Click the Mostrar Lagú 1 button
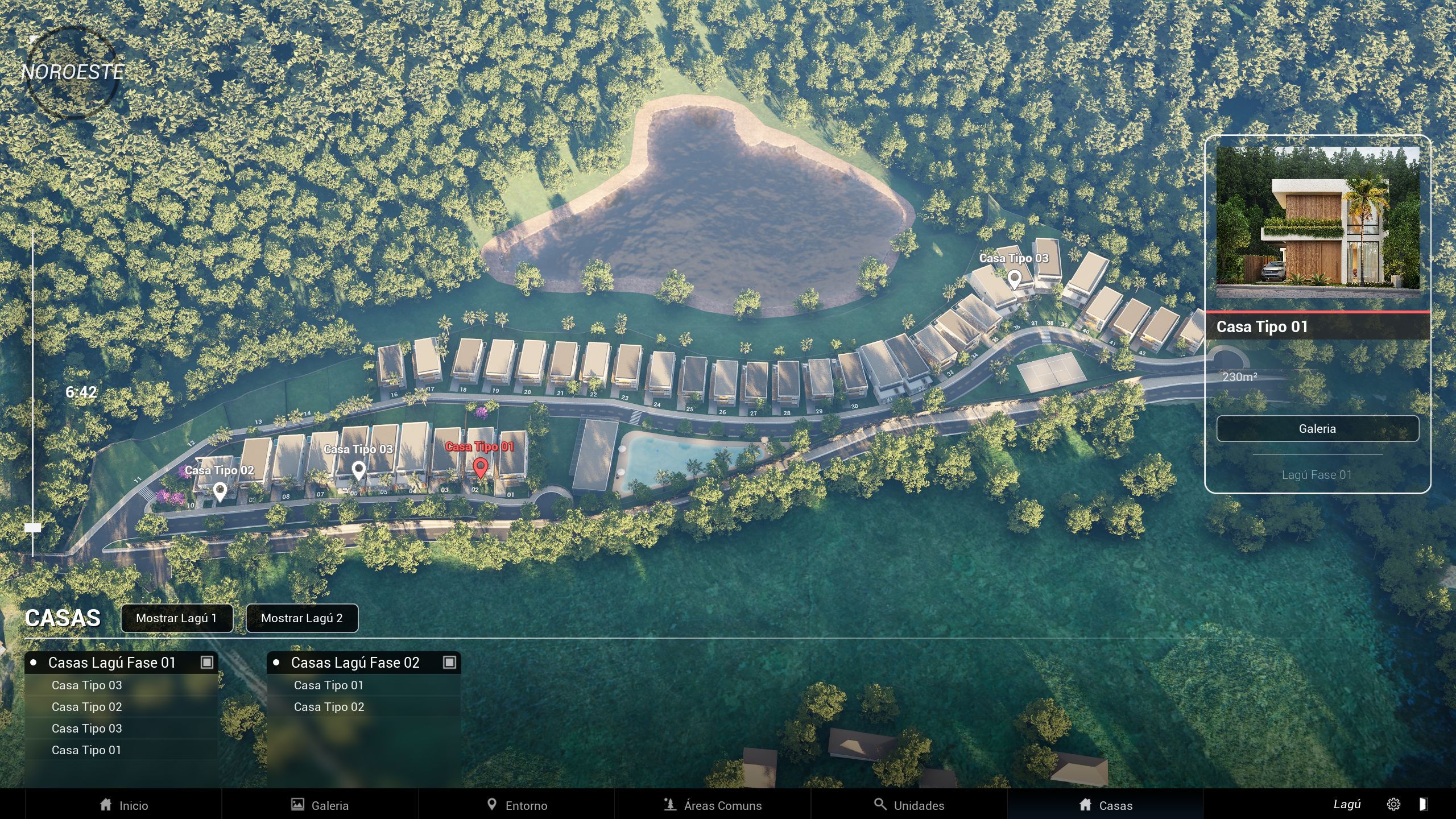 (x=176, y=618)
